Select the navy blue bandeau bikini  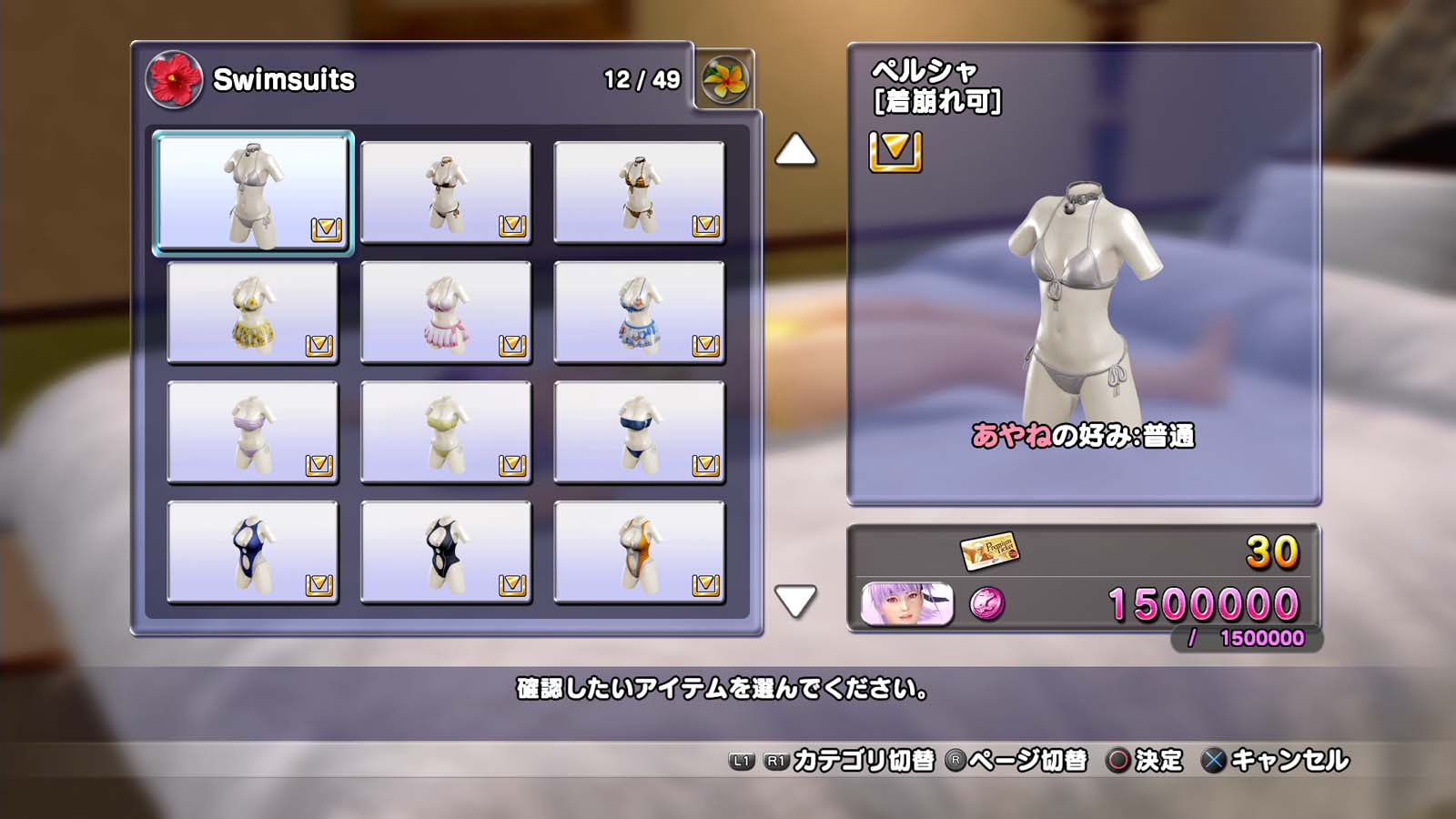[x=639, y=433]
